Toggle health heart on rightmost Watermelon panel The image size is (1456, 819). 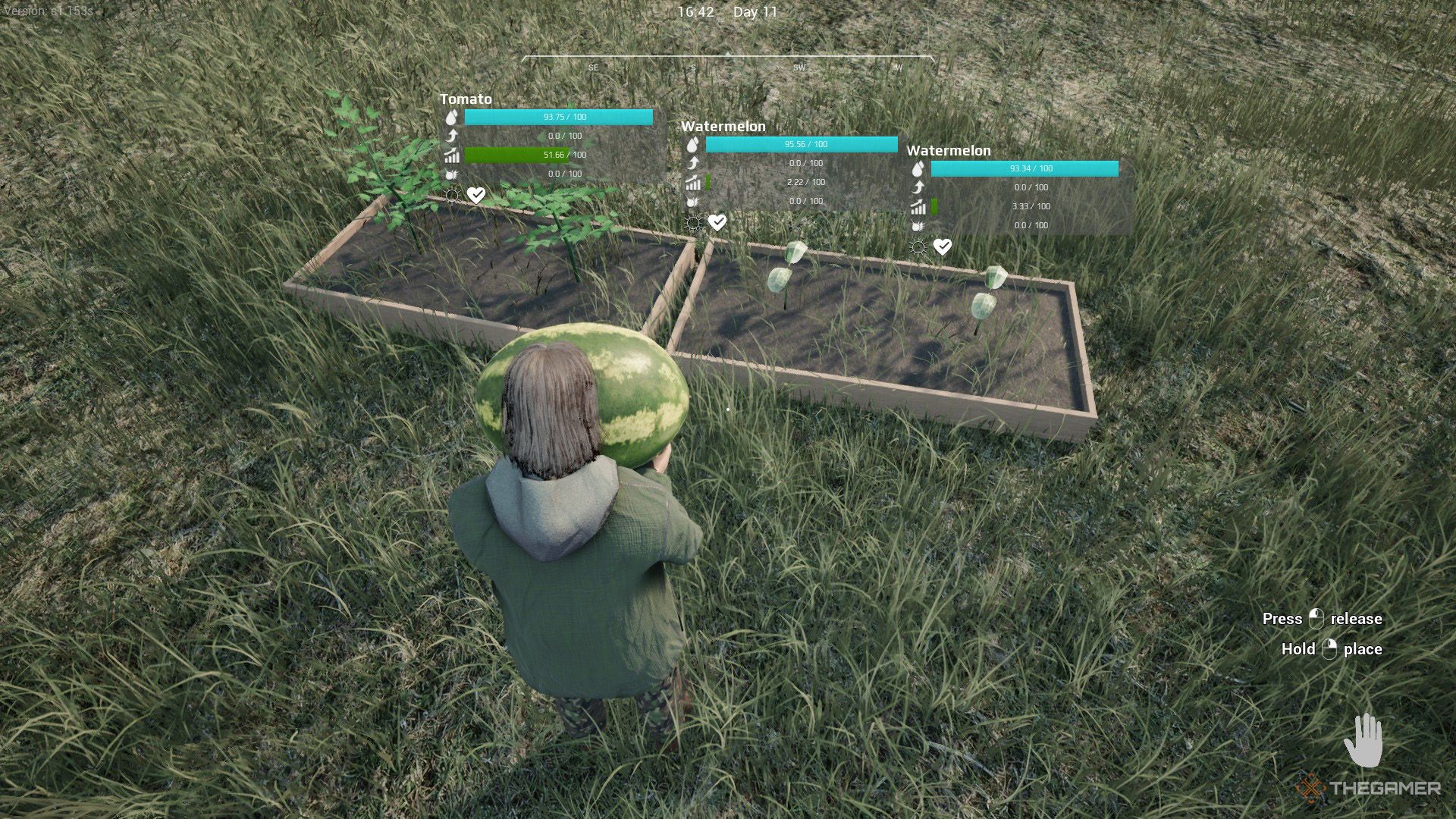click(x=943, y=245)
